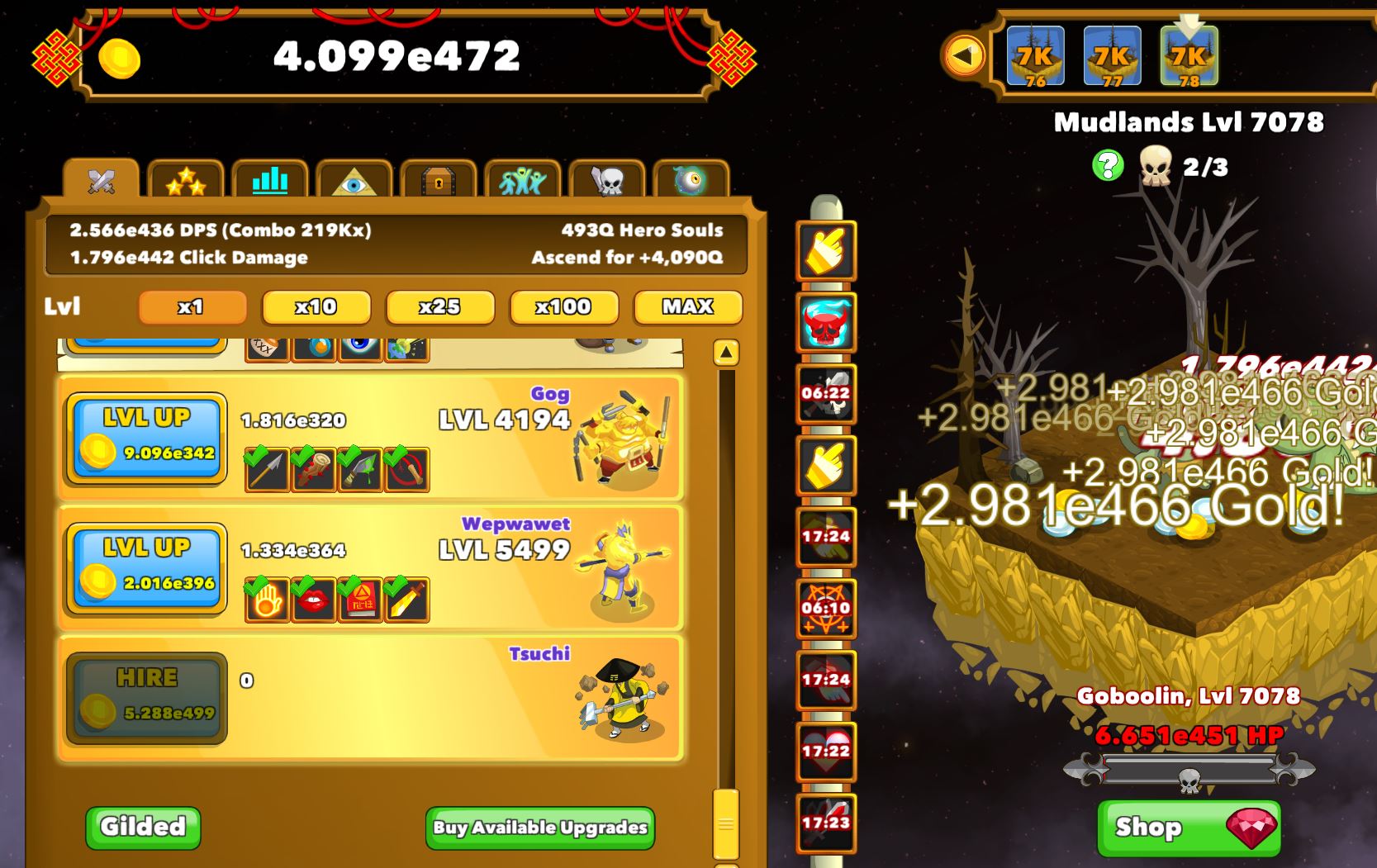Select the x25 level multiplier
This screenshot has height=868, width=1377.
[x=439, y=307]
